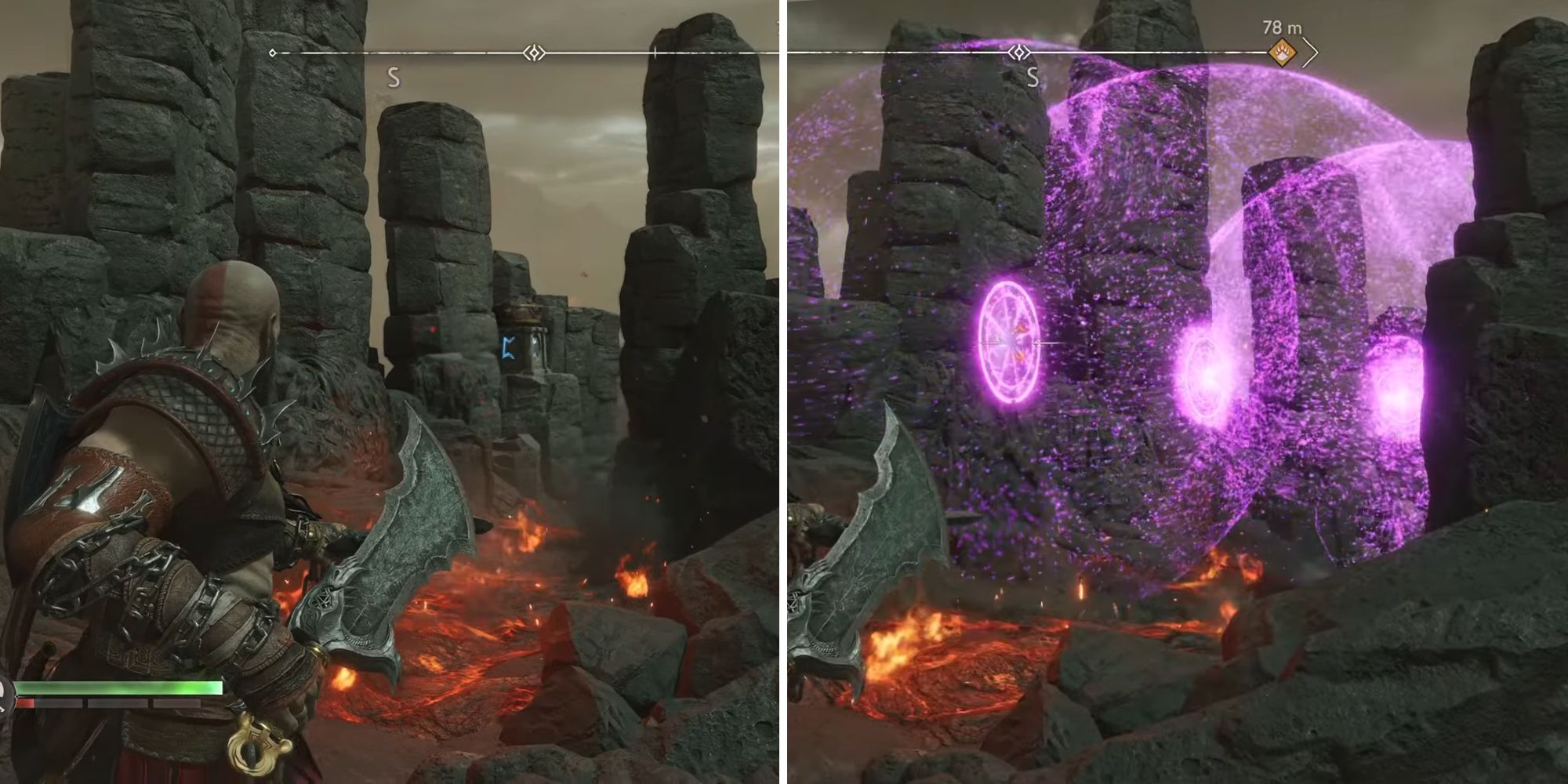Click the blue rune on the lore jar
This screenshot has width=1568, height=784.
508,347
